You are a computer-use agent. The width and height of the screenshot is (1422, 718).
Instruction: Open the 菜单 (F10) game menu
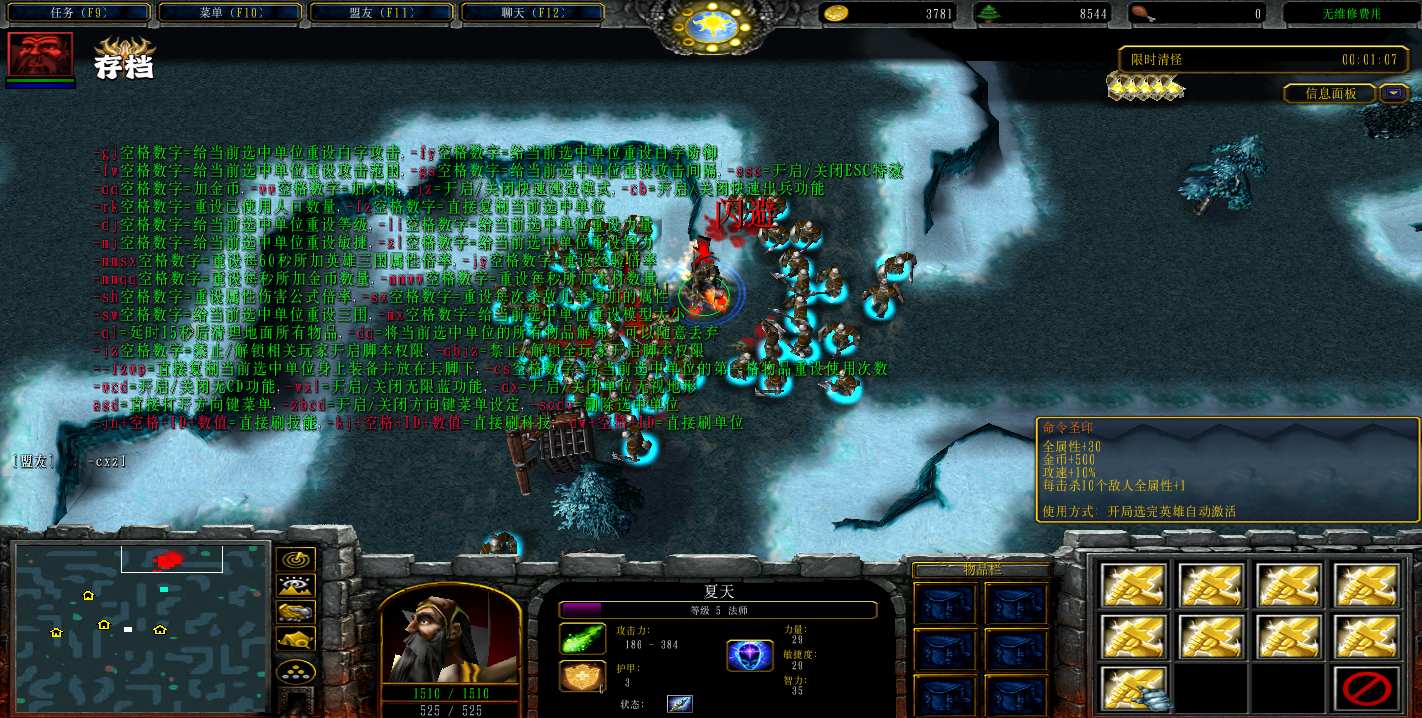coord(229,13)
